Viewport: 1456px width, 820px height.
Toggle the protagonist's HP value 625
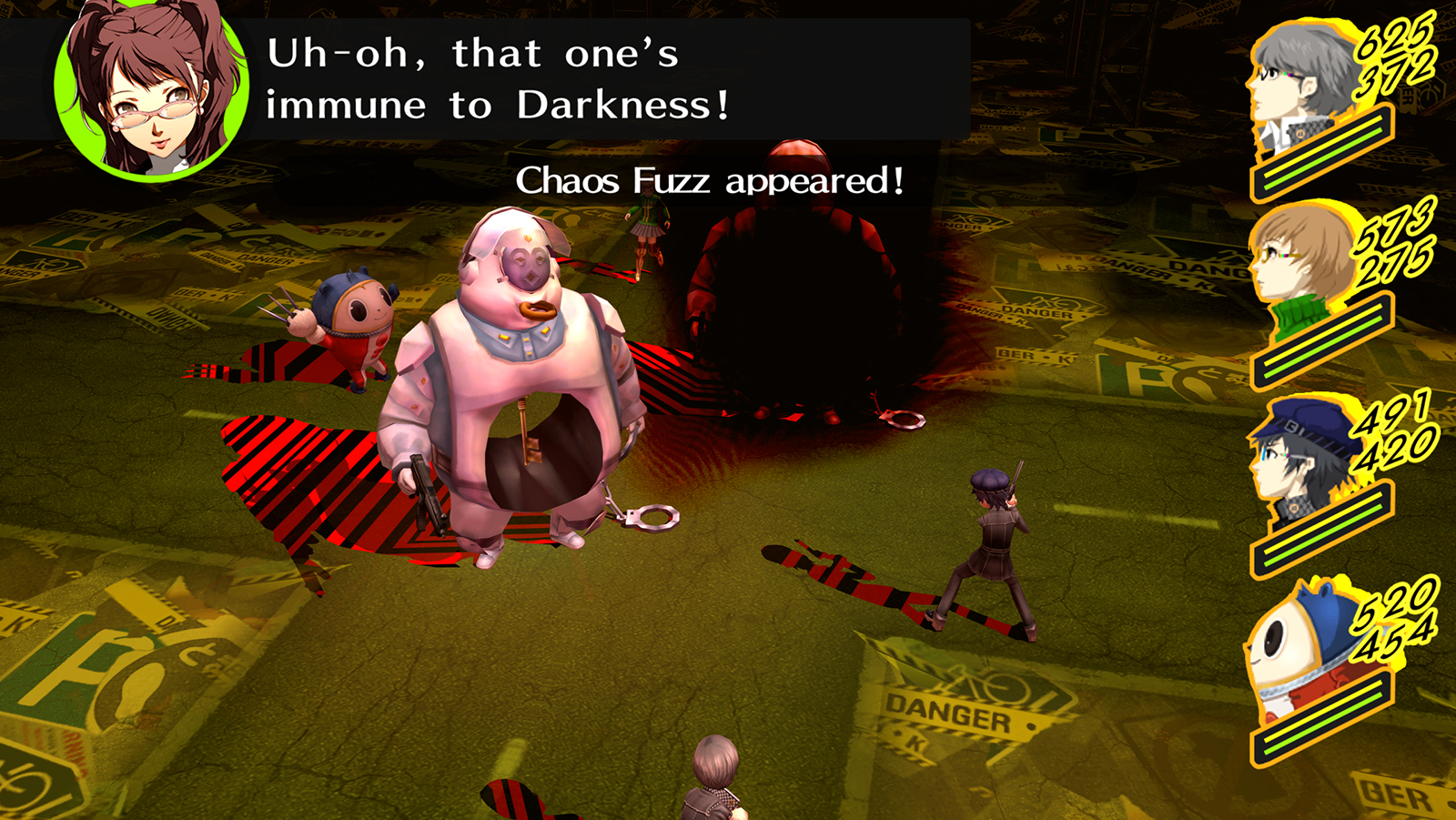tap(1392, 41)
